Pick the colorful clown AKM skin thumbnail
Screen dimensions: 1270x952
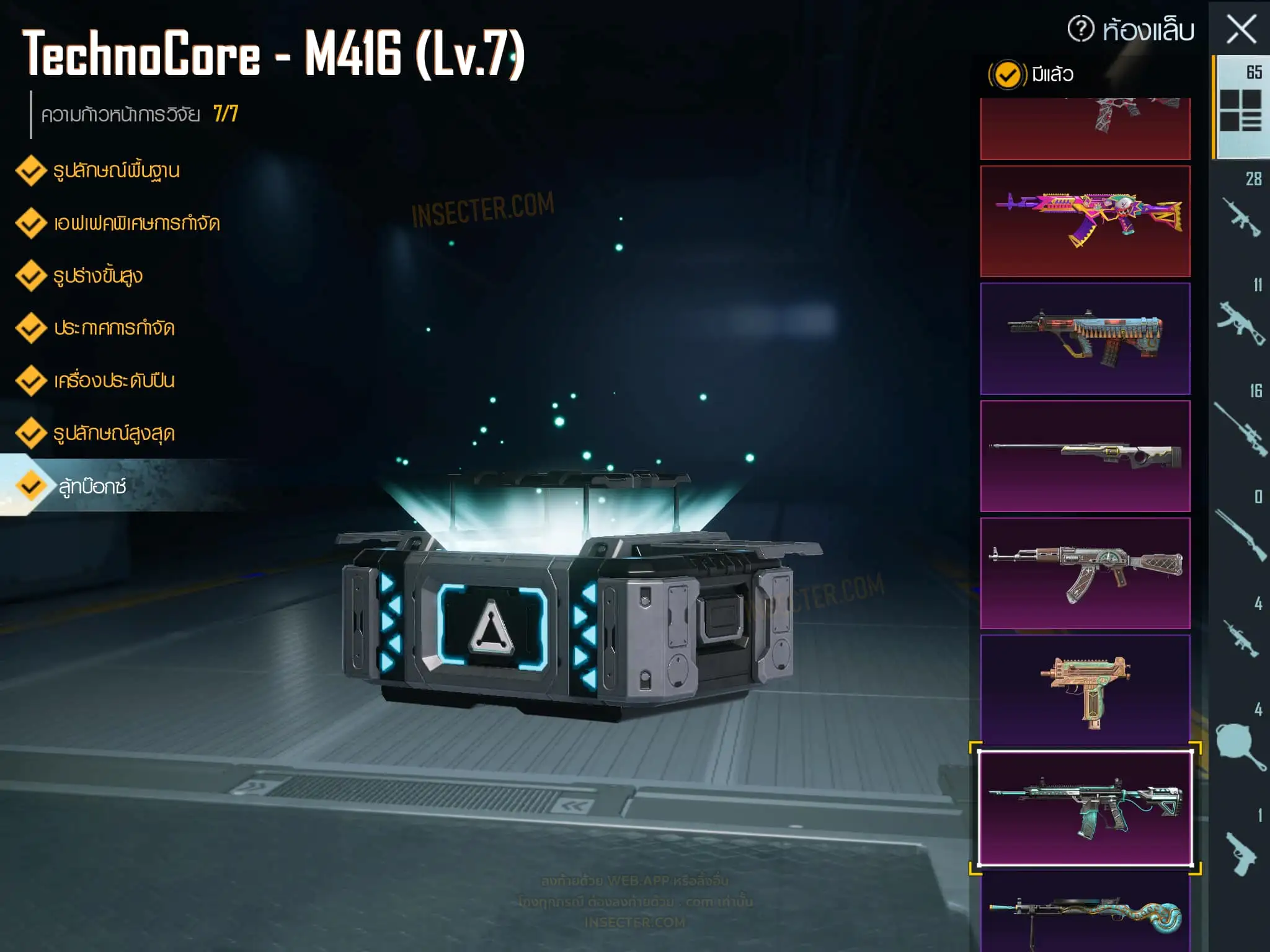point(1085,221)
